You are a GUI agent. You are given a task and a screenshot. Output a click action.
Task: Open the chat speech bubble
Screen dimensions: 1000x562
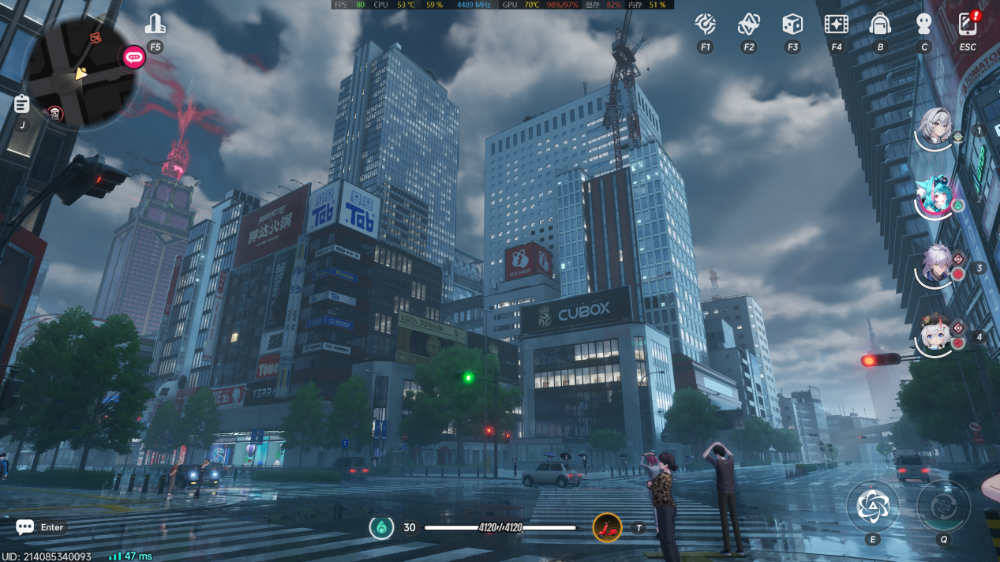pos(24,527)
